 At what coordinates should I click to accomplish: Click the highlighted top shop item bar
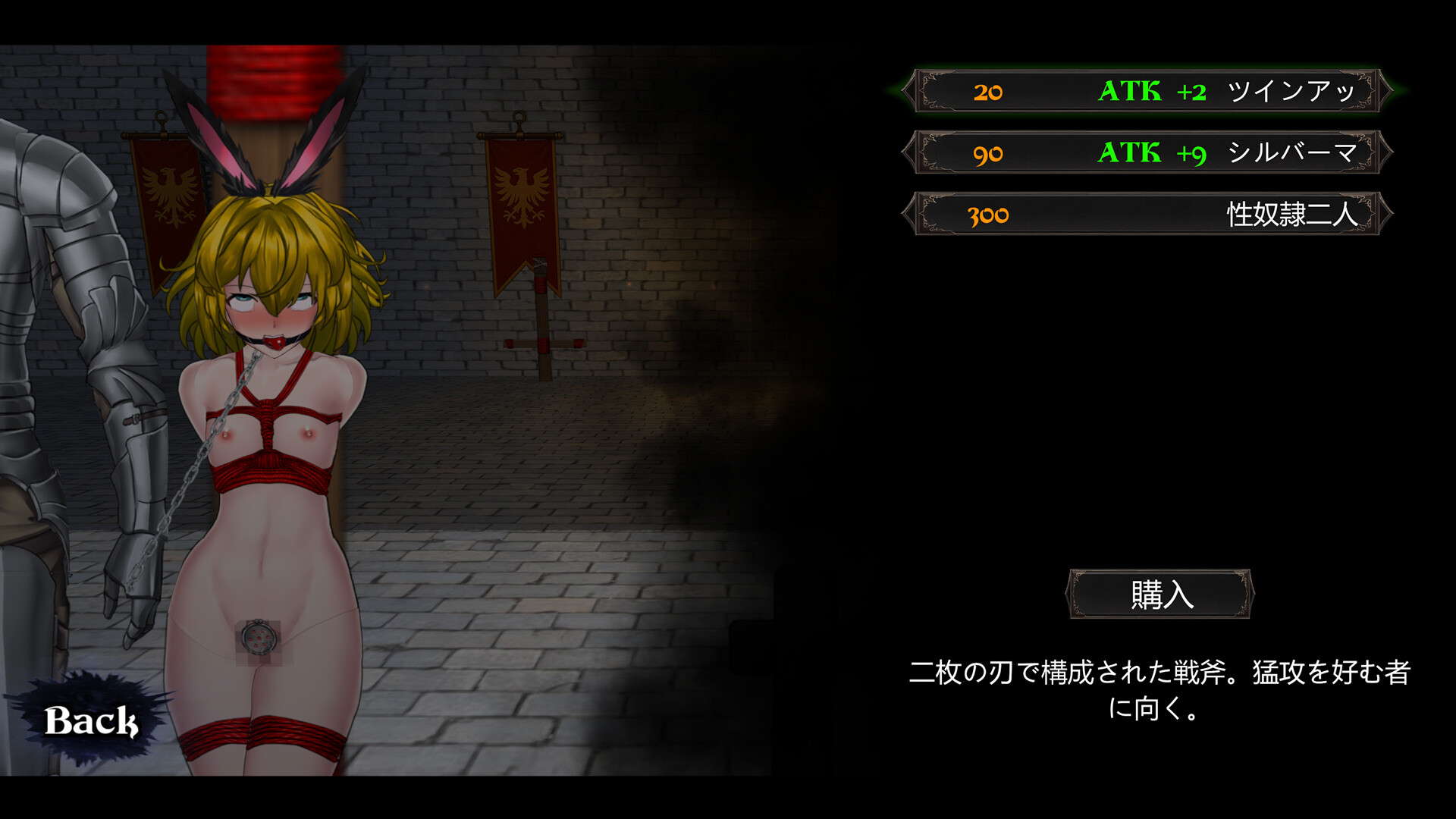(1147, 93)
